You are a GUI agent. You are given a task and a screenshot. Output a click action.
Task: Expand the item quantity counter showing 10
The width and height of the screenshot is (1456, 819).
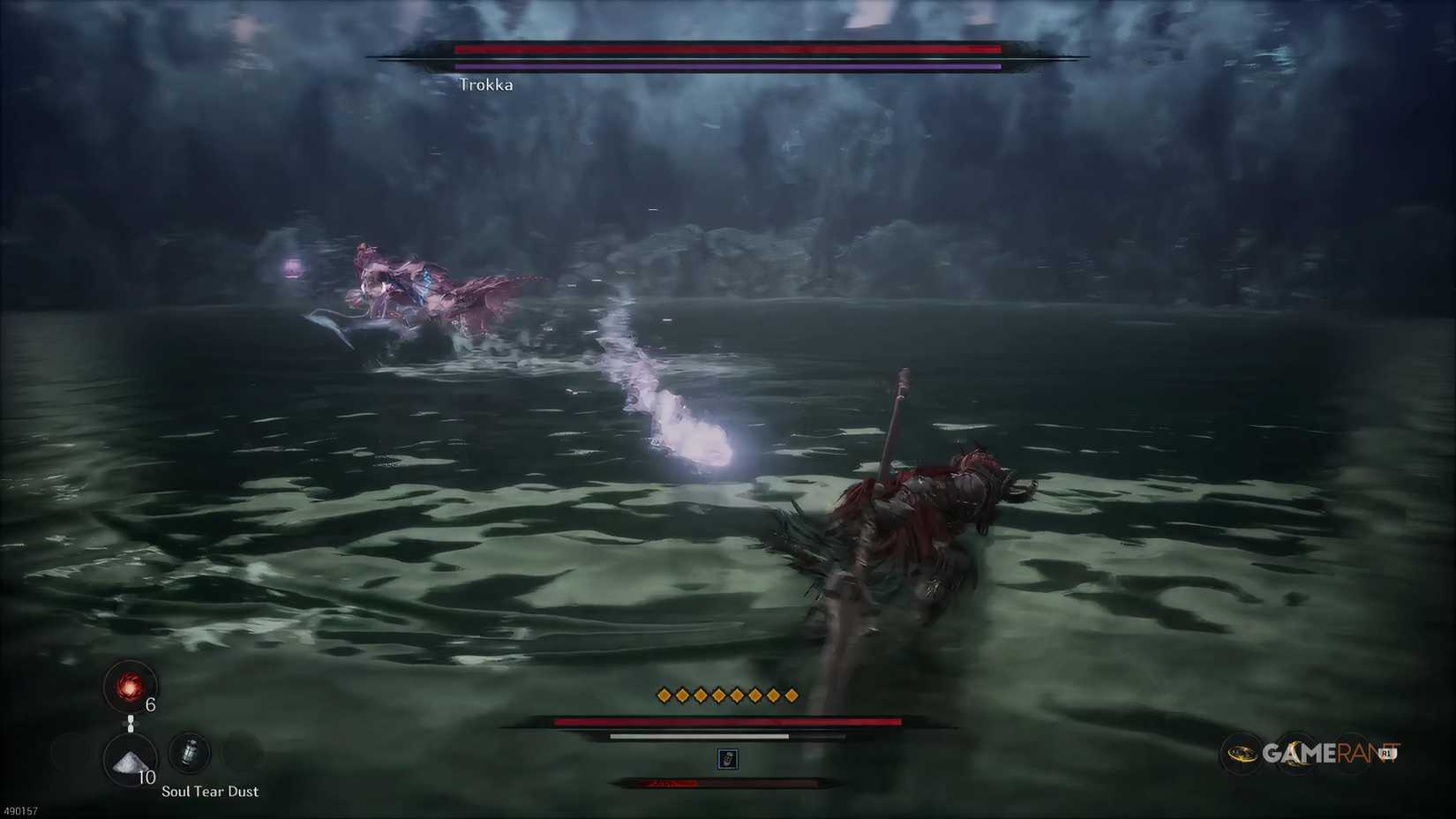coord(147,778)
